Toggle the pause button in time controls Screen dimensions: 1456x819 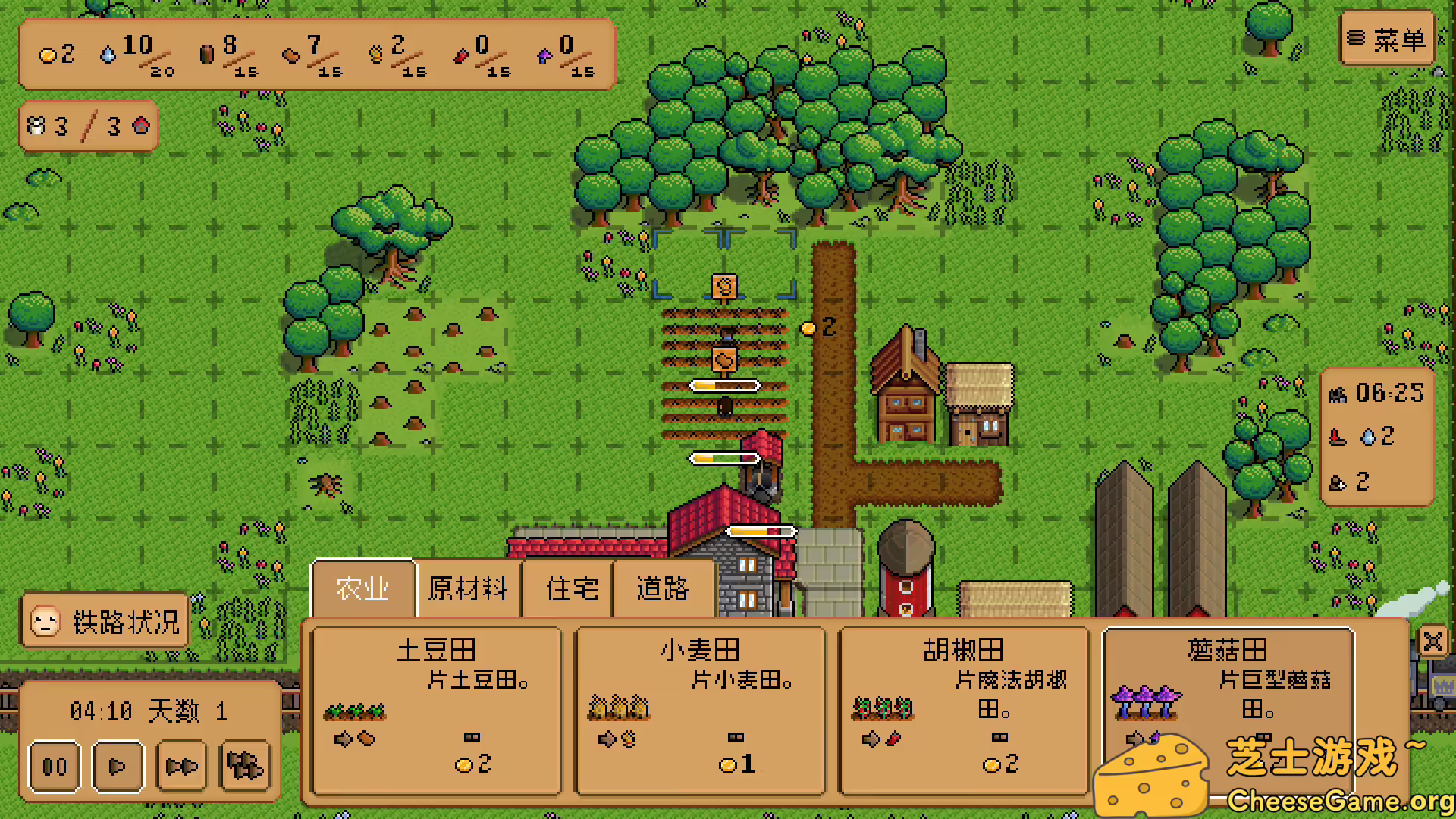[53, 767]
